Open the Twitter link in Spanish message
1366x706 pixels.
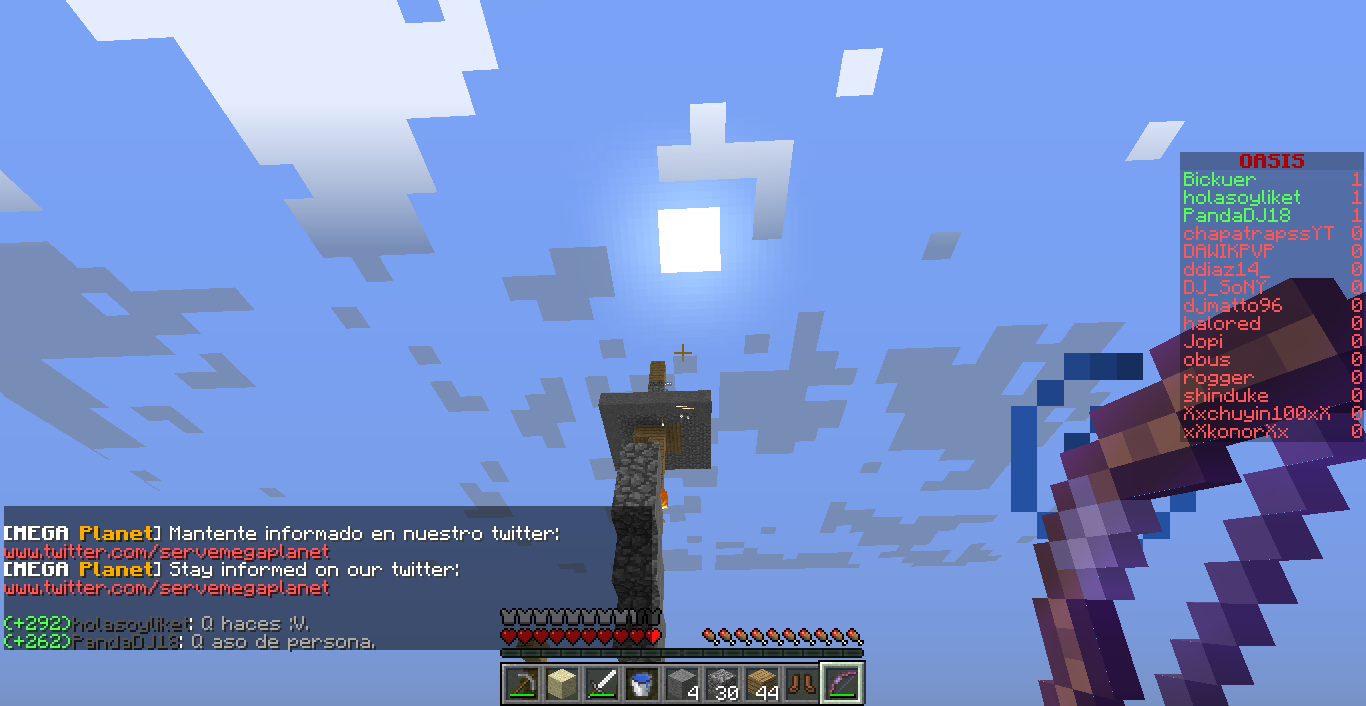point(166,552)
